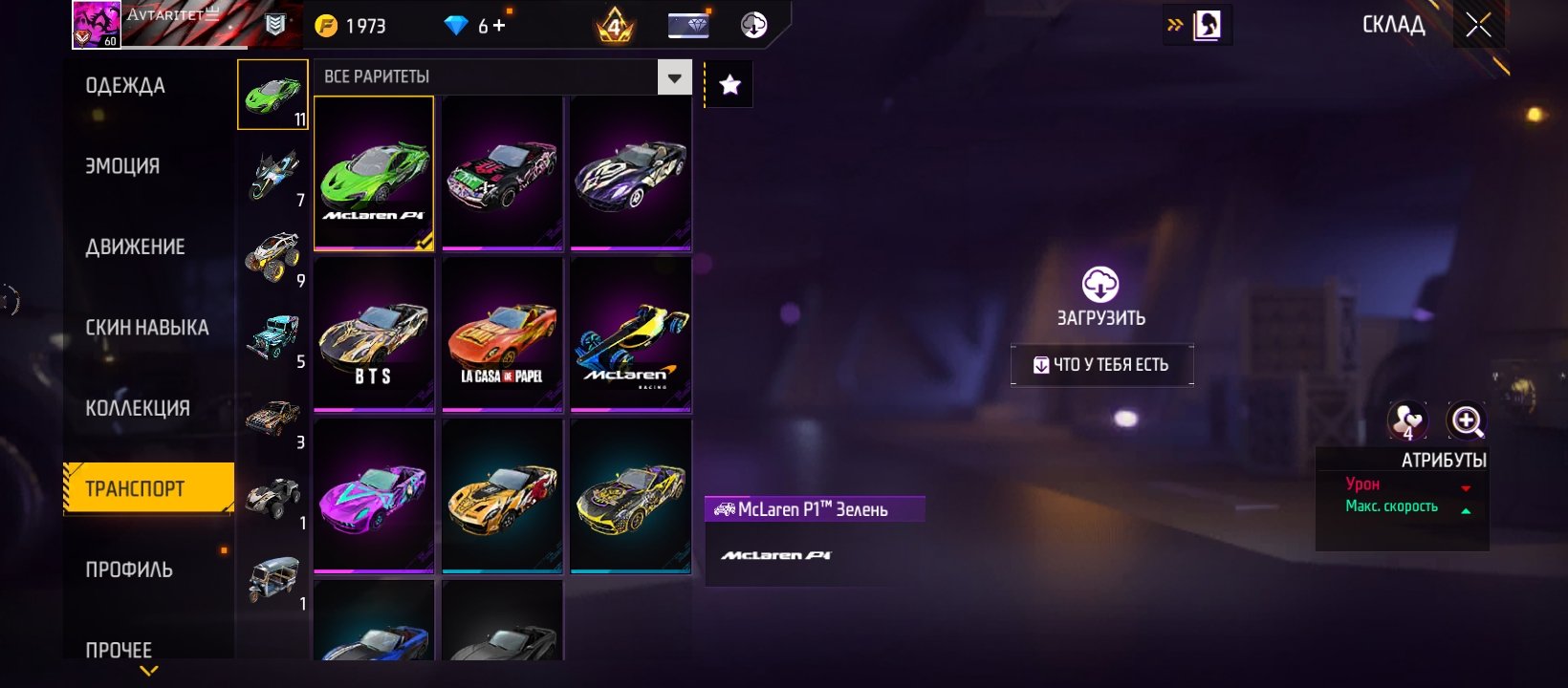Close the СКЛАД screen

click(1478, 25)
